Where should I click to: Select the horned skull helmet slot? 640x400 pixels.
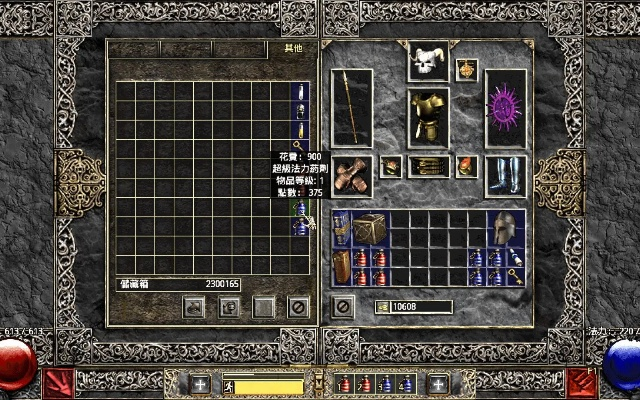pyautogui.click(x=428, y=62)
